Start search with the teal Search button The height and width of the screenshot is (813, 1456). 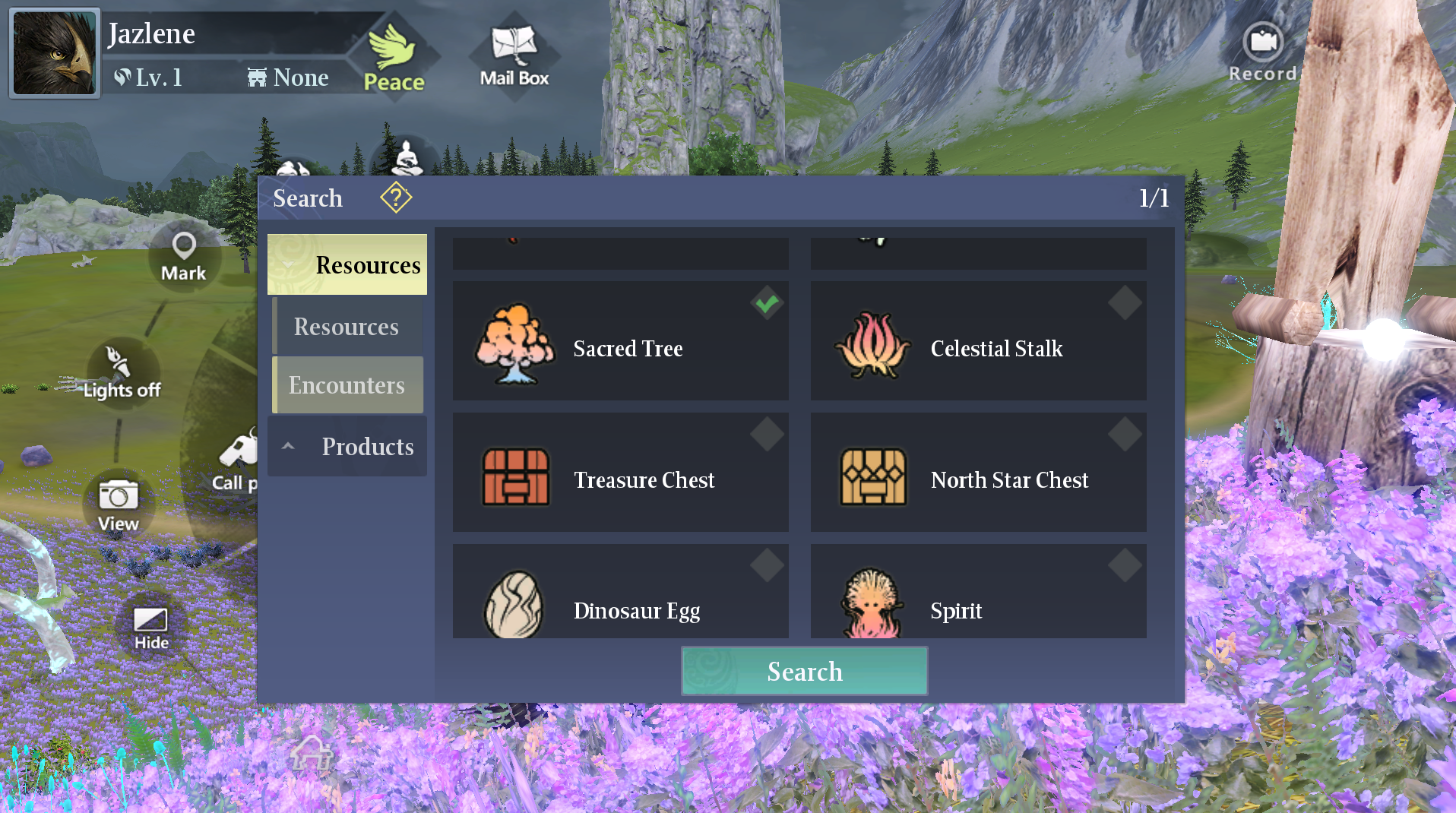pyautogui.click(x=804, y=671)
